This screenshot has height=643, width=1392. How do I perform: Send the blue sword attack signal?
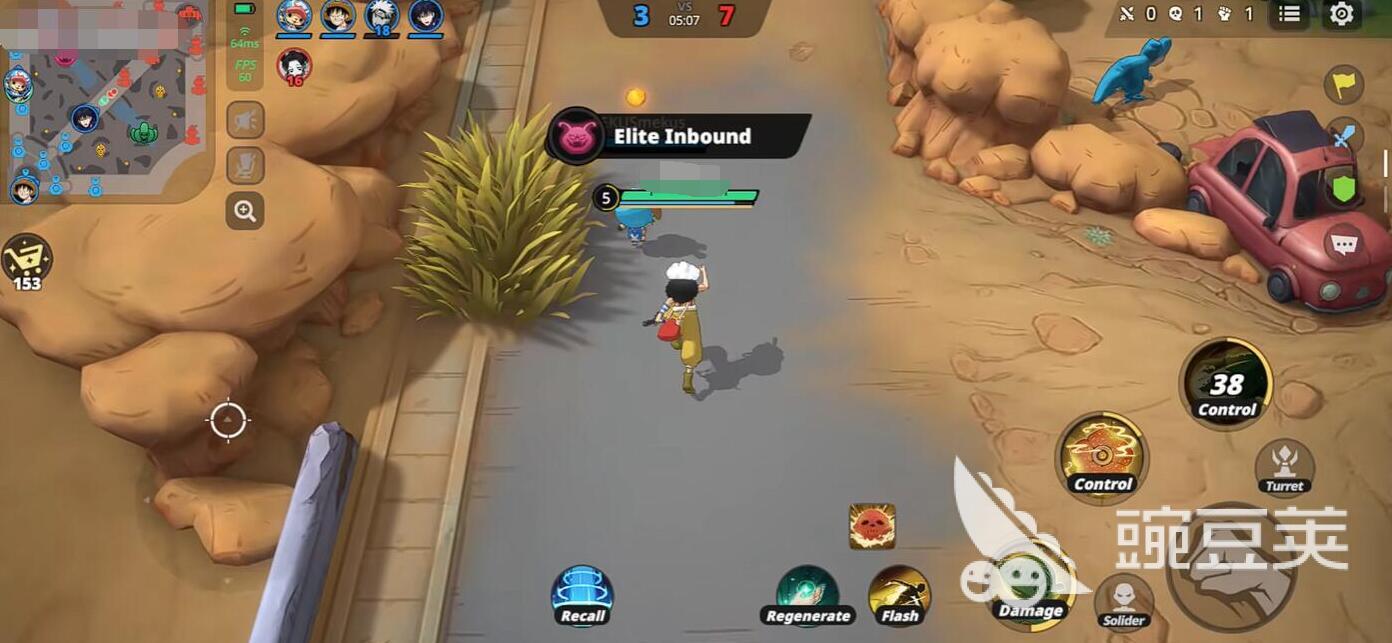1344,135
